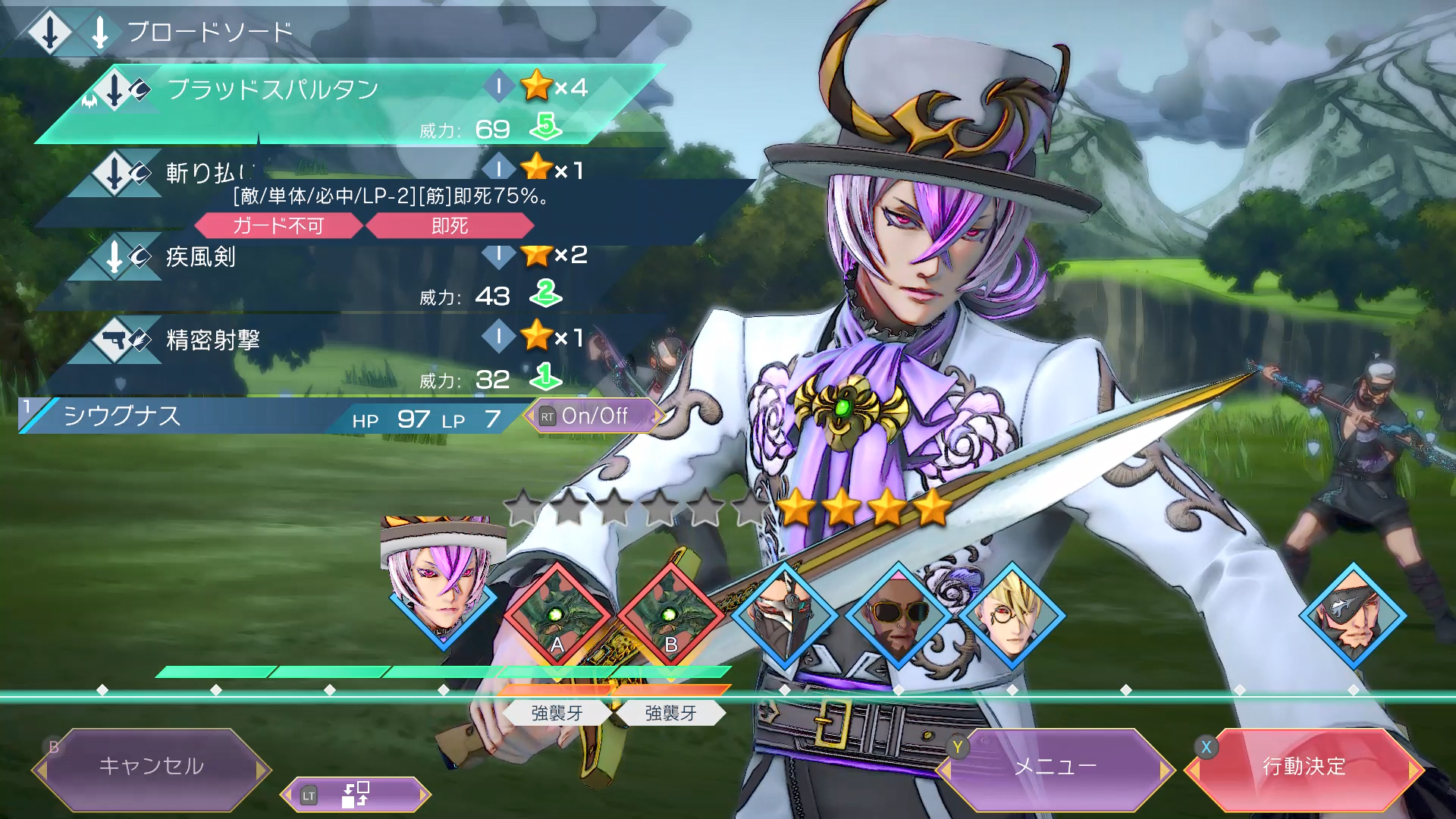Select the eyepatch ally portrait
The image size is (1456, 819).
click(x=1354, y=615)
